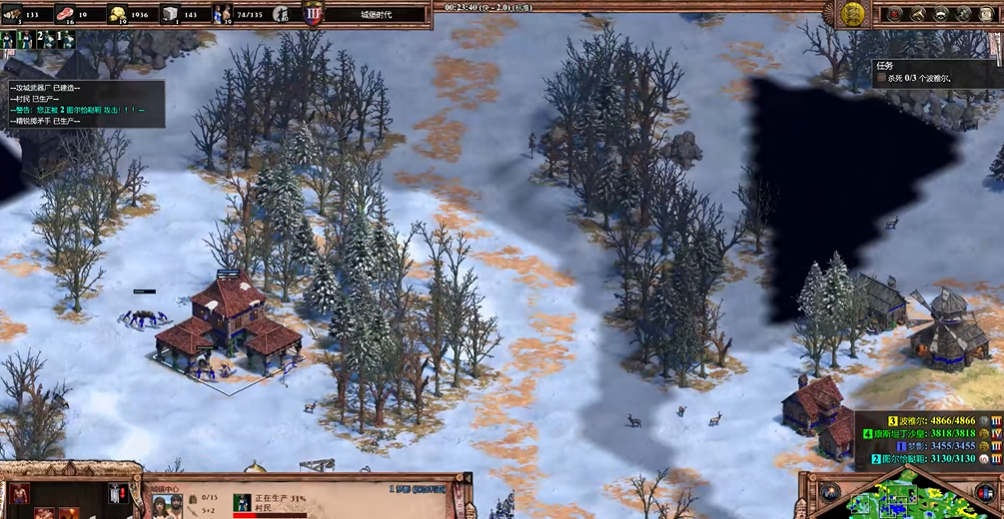Toggle the kill Boyars objective checkbox
1004x519 pixels.
tap(881, 78)
